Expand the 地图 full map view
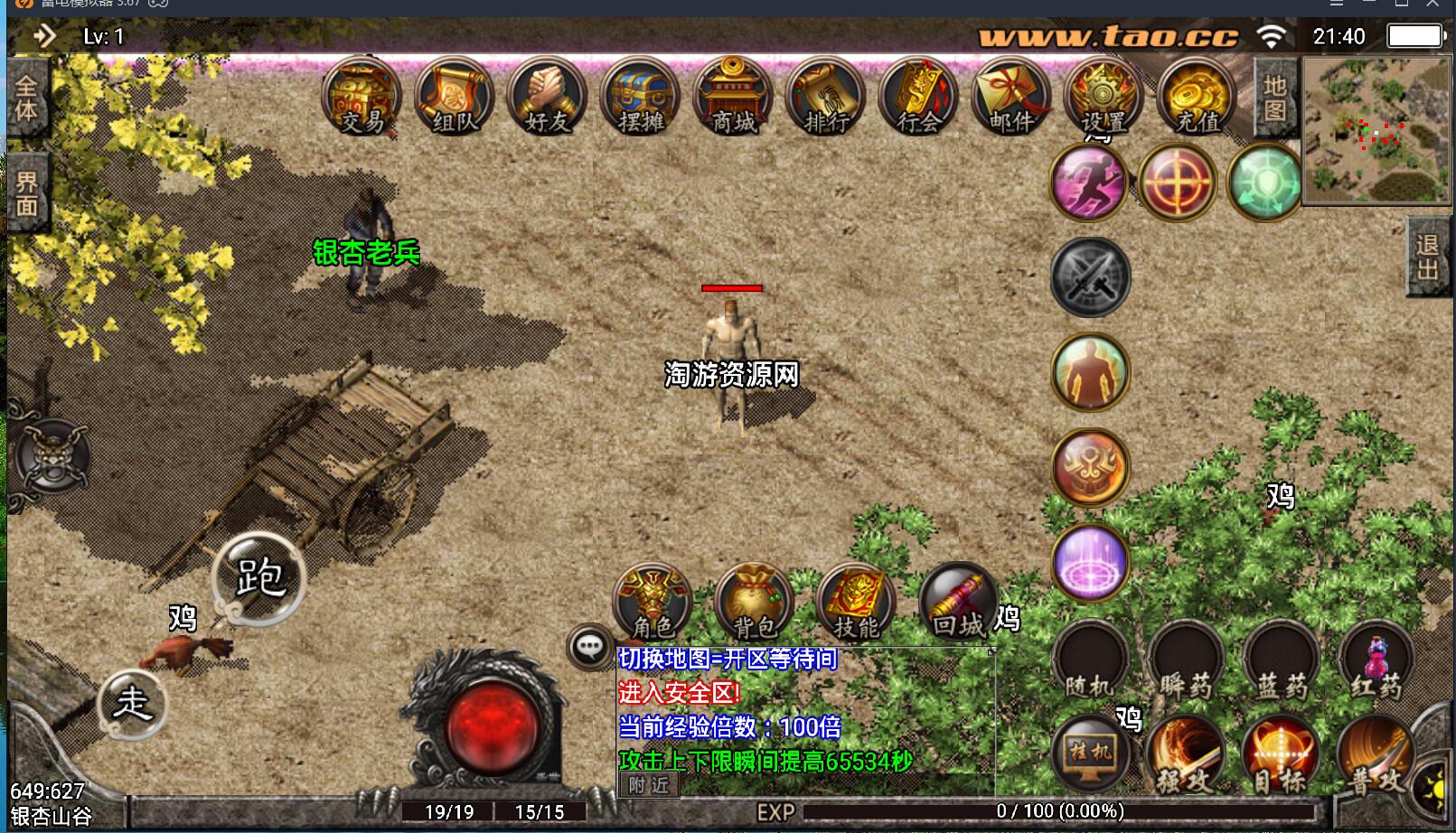 point(1275,99)
